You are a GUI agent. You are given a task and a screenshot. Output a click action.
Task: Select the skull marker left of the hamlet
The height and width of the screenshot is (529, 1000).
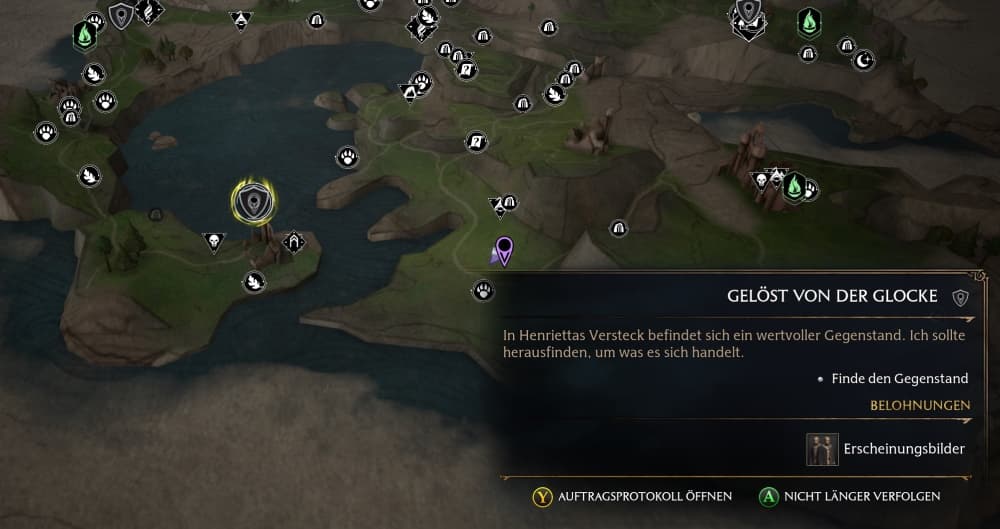coord(213,241)
